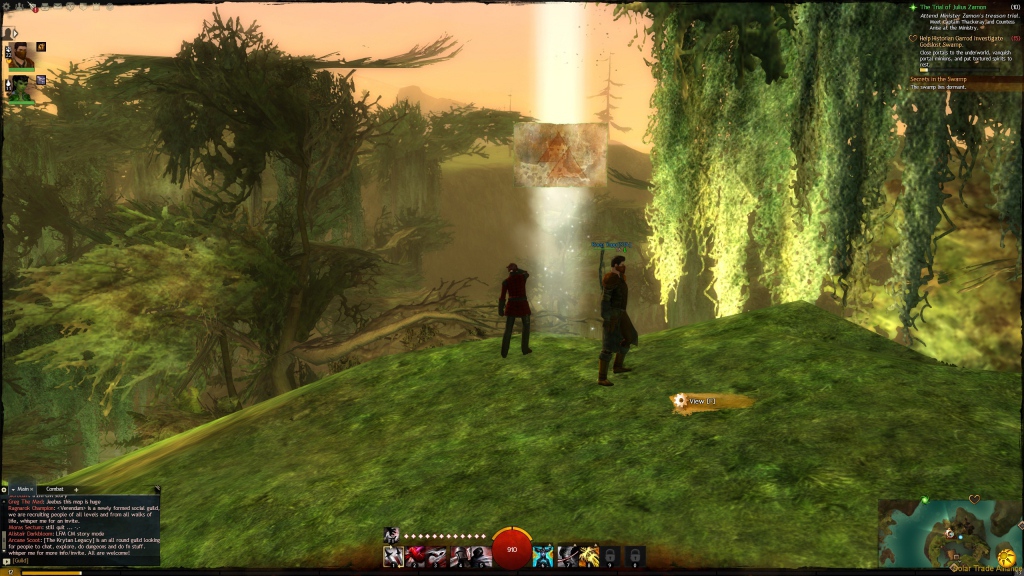Activate weapon skill 1
Screen dimensions: 1024x576
click(x=393, y=556)
